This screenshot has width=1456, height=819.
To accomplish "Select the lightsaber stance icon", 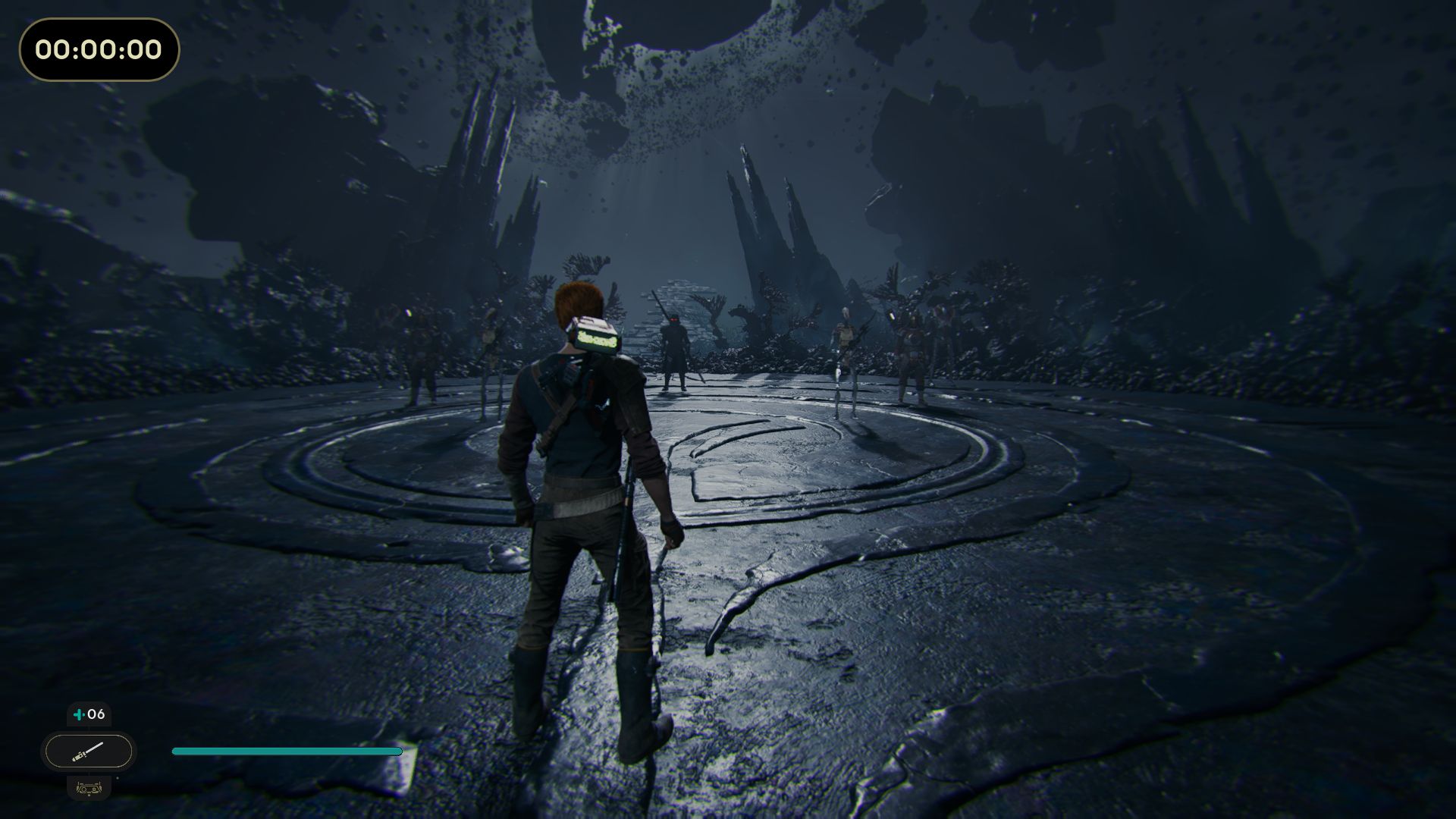I will pyautogui.click(x=89, y=752).
